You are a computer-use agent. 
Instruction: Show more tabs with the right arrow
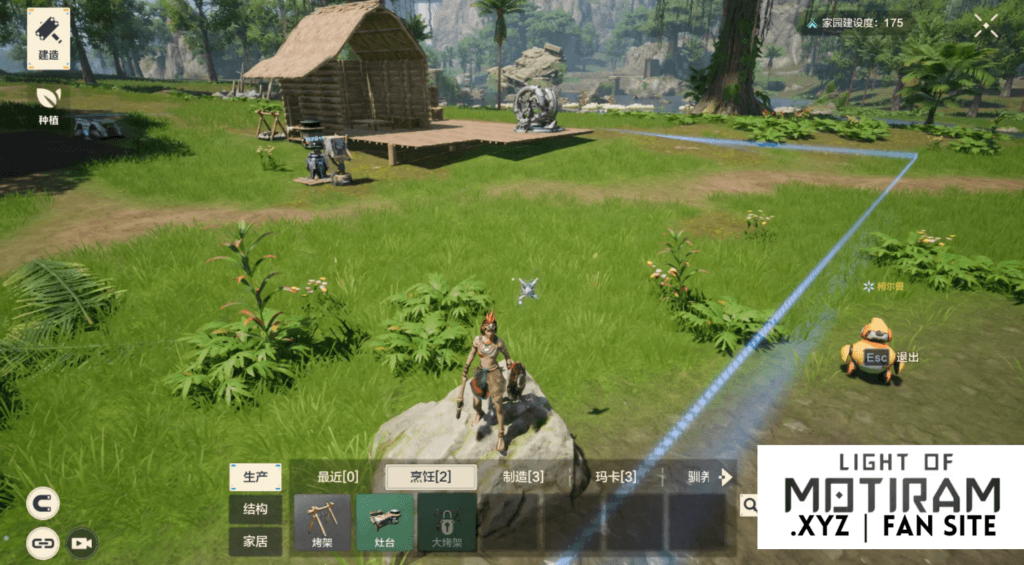[727, 477]
